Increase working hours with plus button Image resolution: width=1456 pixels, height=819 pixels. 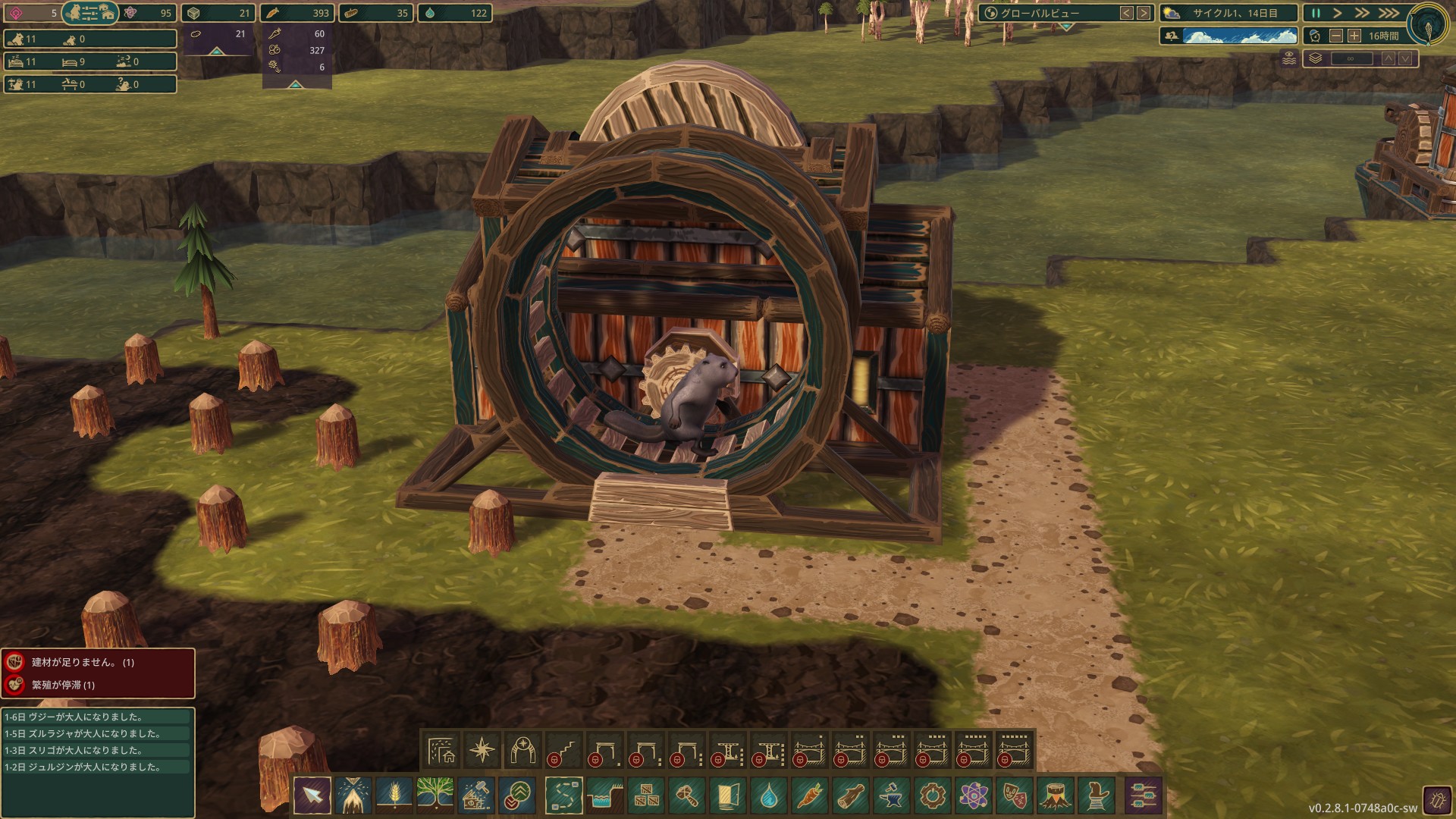1354,36
